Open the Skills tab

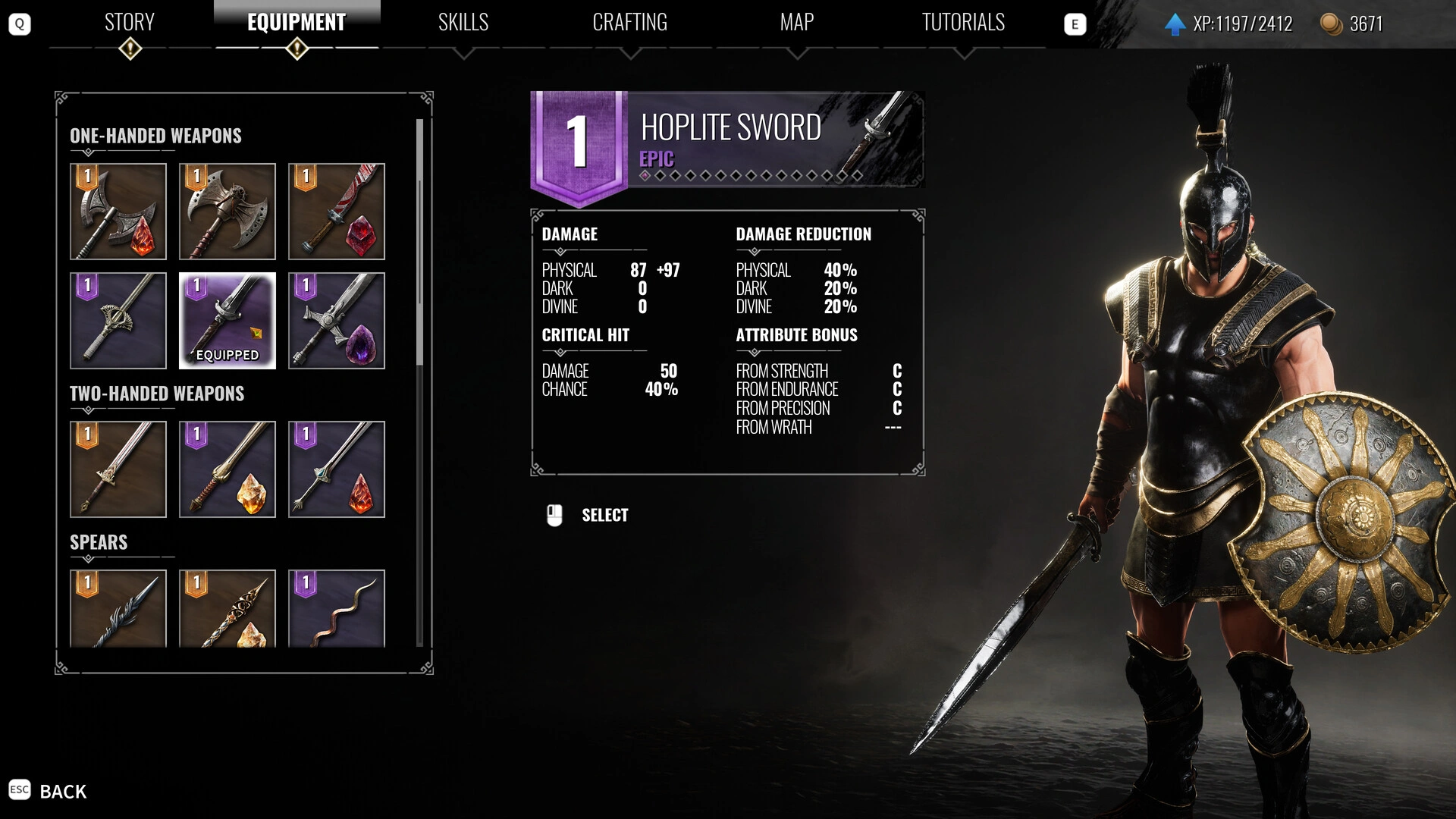(x=463, y=23)
